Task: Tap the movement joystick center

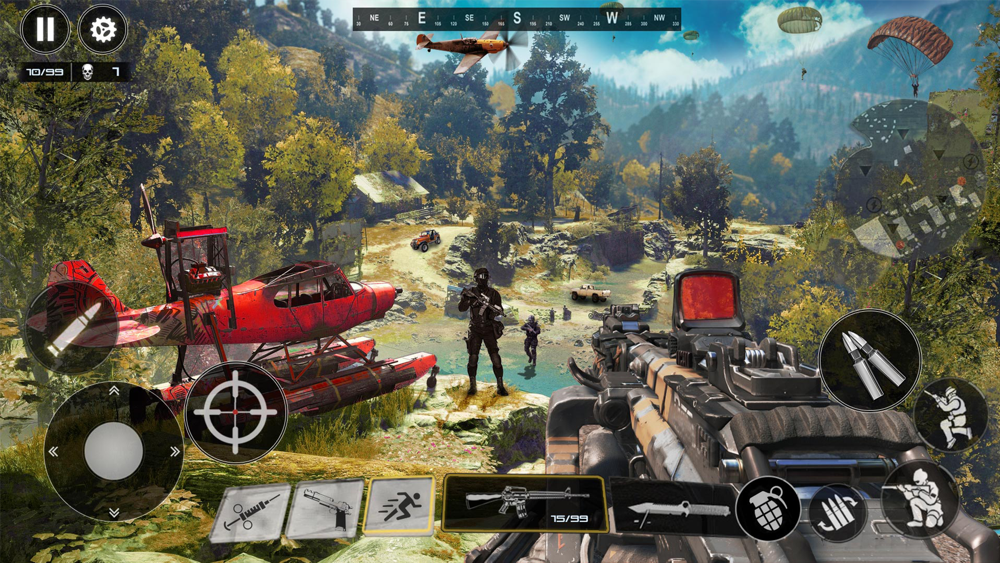Action: tap(113, 451)
